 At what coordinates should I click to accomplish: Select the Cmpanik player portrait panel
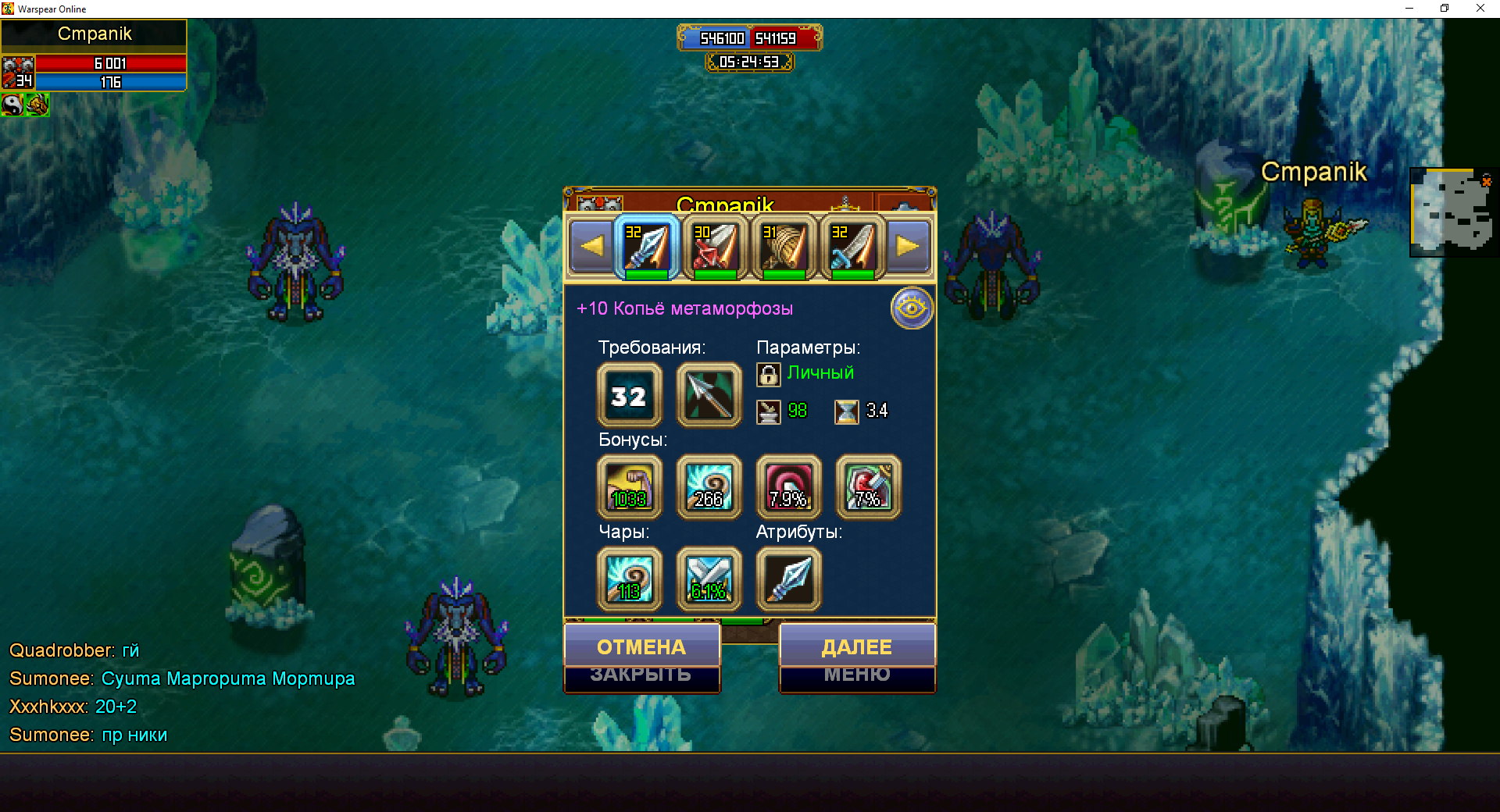click(x=94, y=56)
